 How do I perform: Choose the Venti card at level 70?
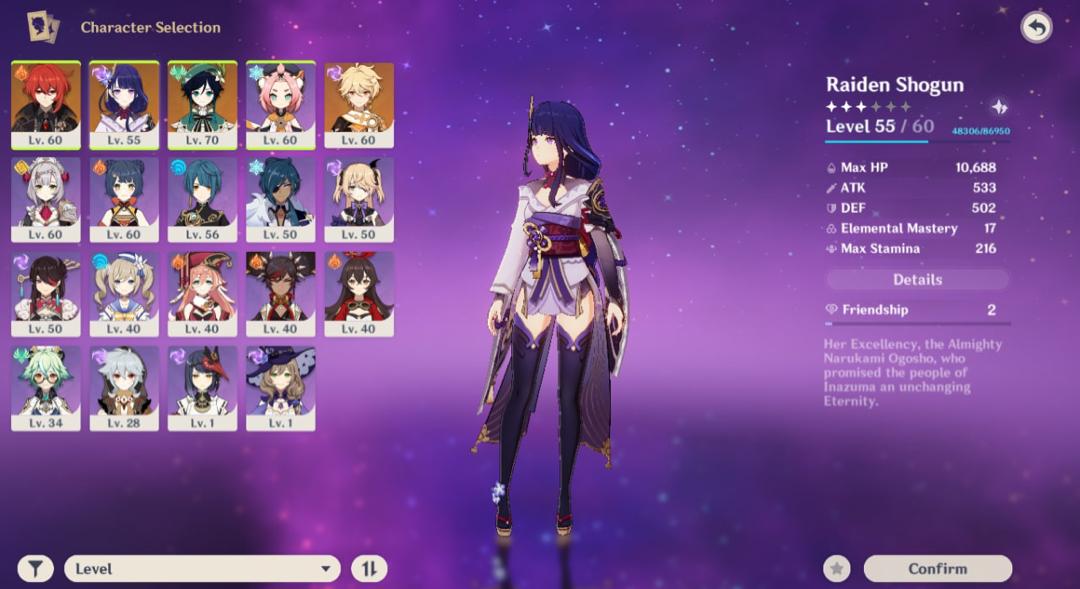pyautogui.click(x=202, y=104)
